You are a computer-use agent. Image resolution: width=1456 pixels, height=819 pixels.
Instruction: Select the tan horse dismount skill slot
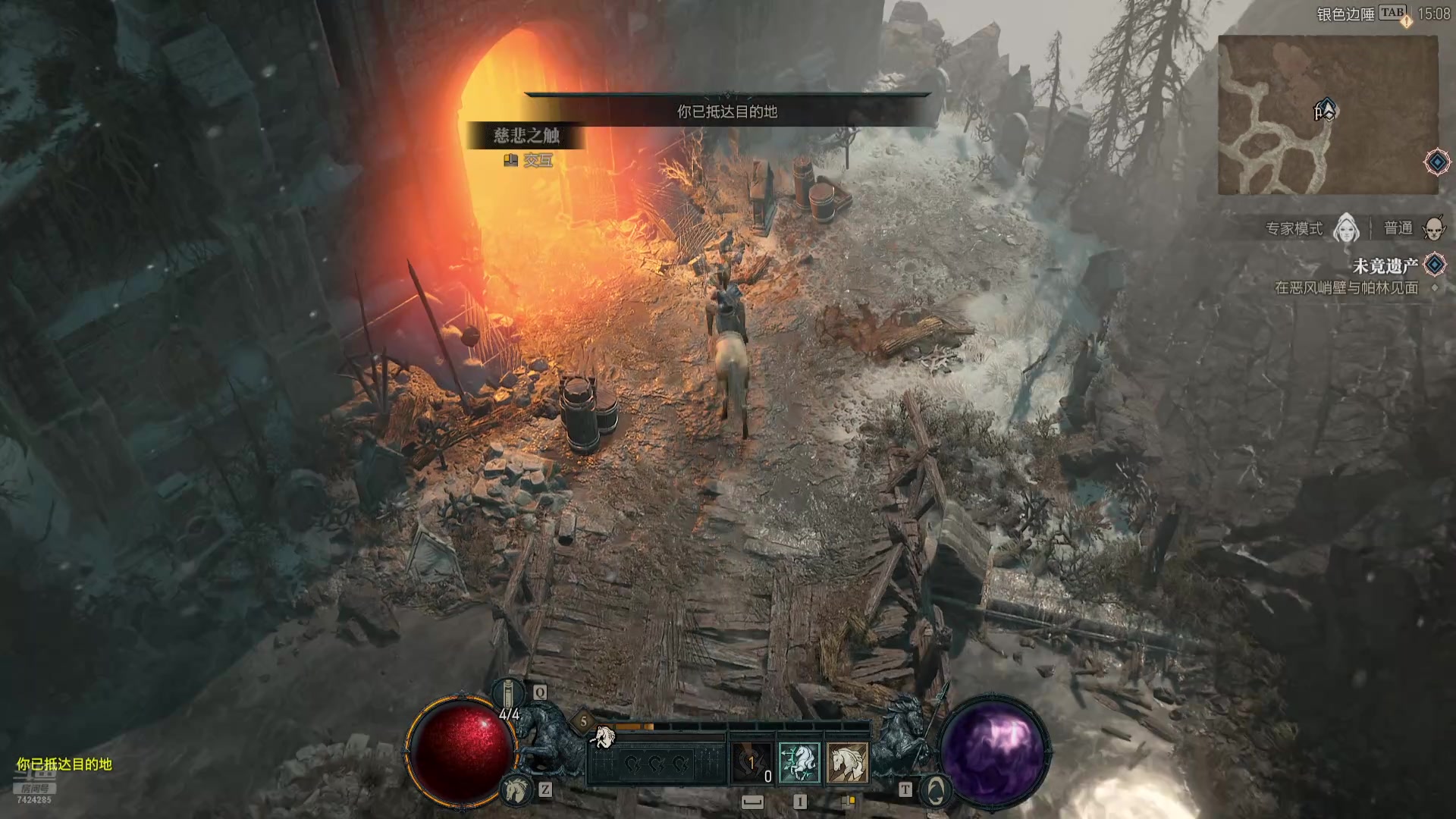pos(846,761)
